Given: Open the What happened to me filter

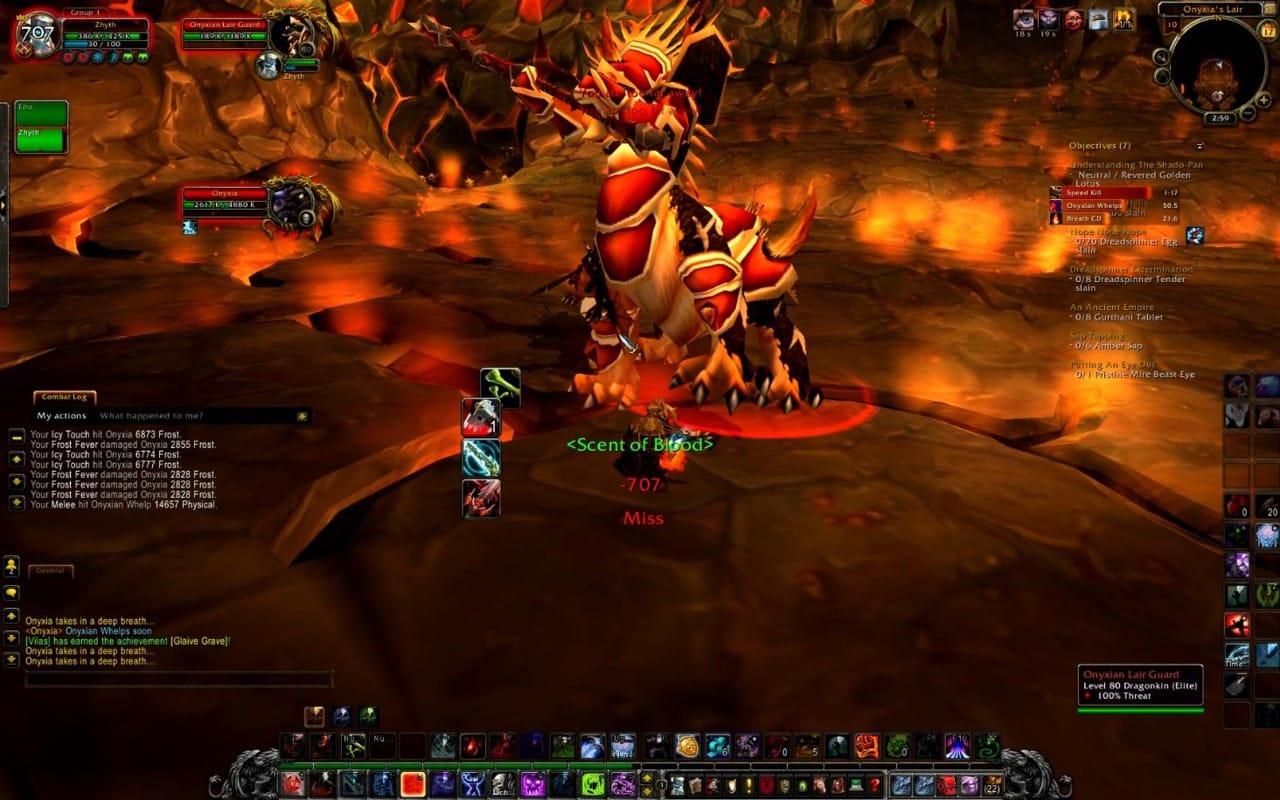Looking at the screenshot, I should tap(152, 416).
